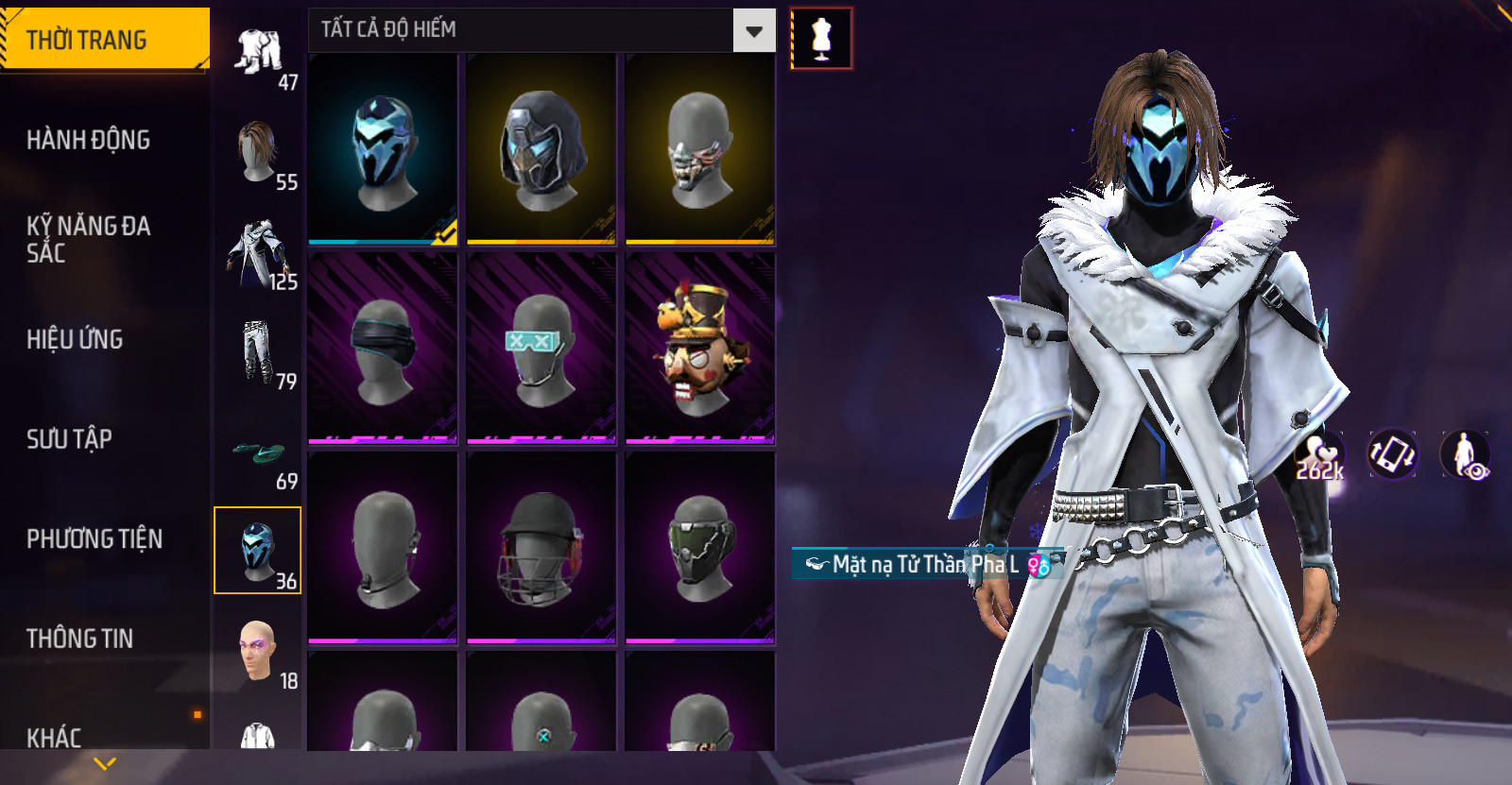Viewport: 1512px width, 785px height.
Task: Choose the nutcracker soldier mask
Action: pyautogui.click(x=699, y=348)
